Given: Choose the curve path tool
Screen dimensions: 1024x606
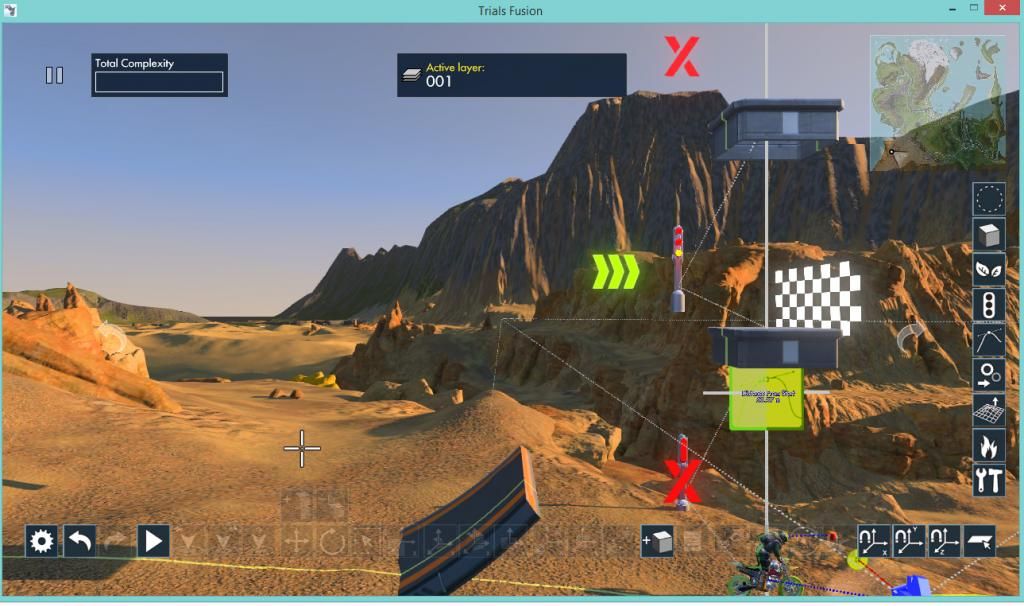Looking at the screenshot, I should tap(989, 340).
